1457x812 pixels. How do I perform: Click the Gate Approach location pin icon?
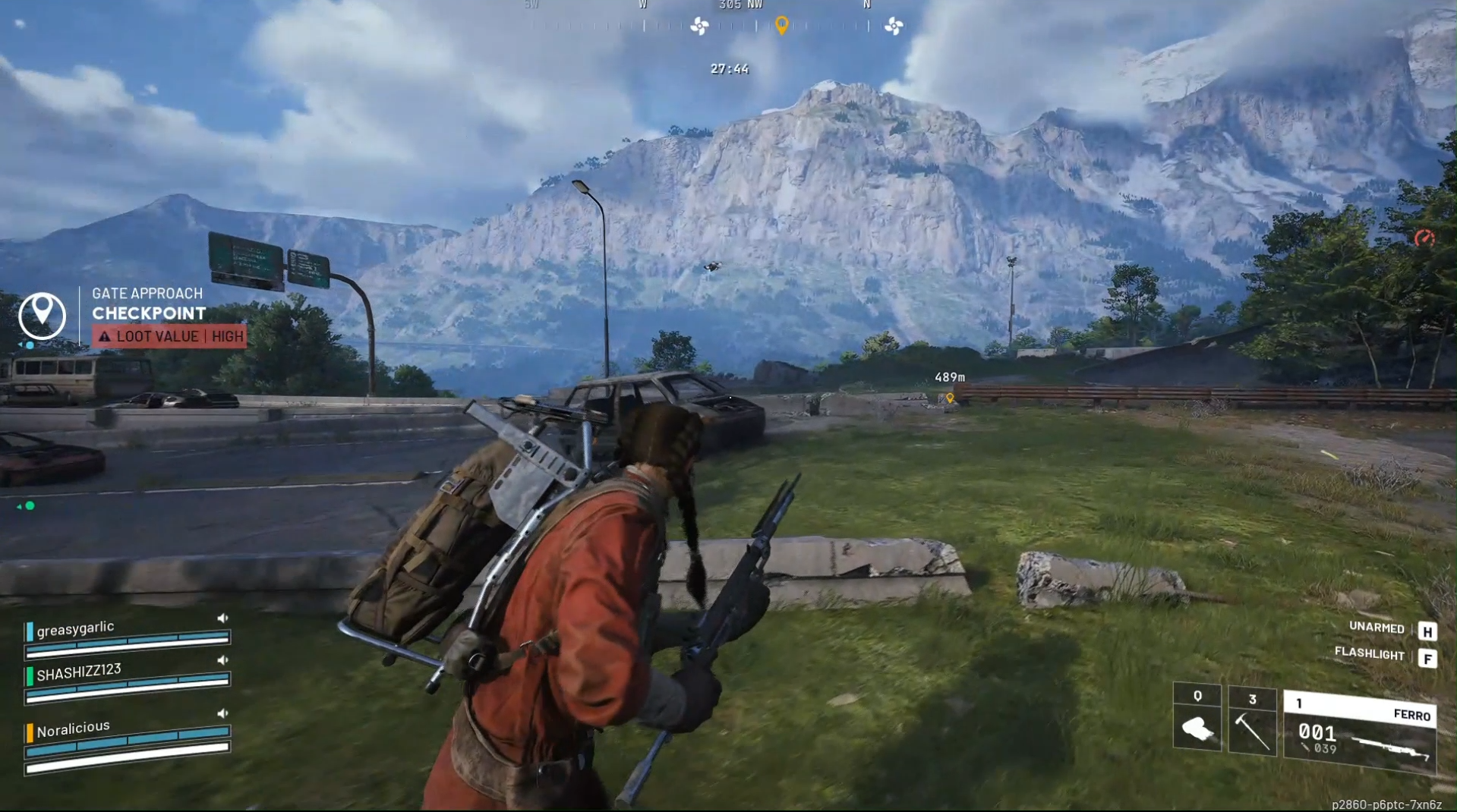pos(42,315)
